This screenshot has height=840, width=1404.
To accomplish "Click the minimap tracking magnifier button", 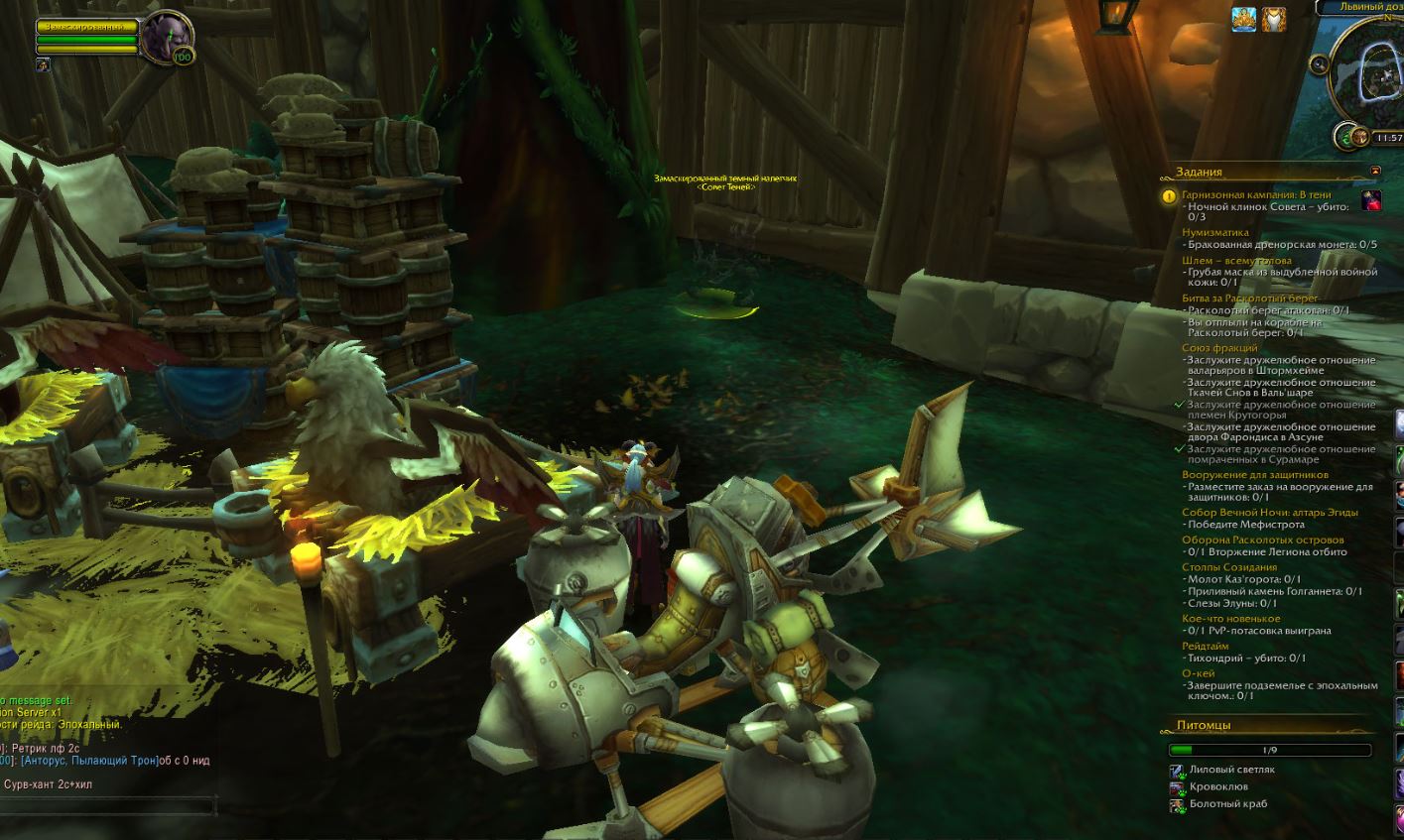I will 1319,65.
